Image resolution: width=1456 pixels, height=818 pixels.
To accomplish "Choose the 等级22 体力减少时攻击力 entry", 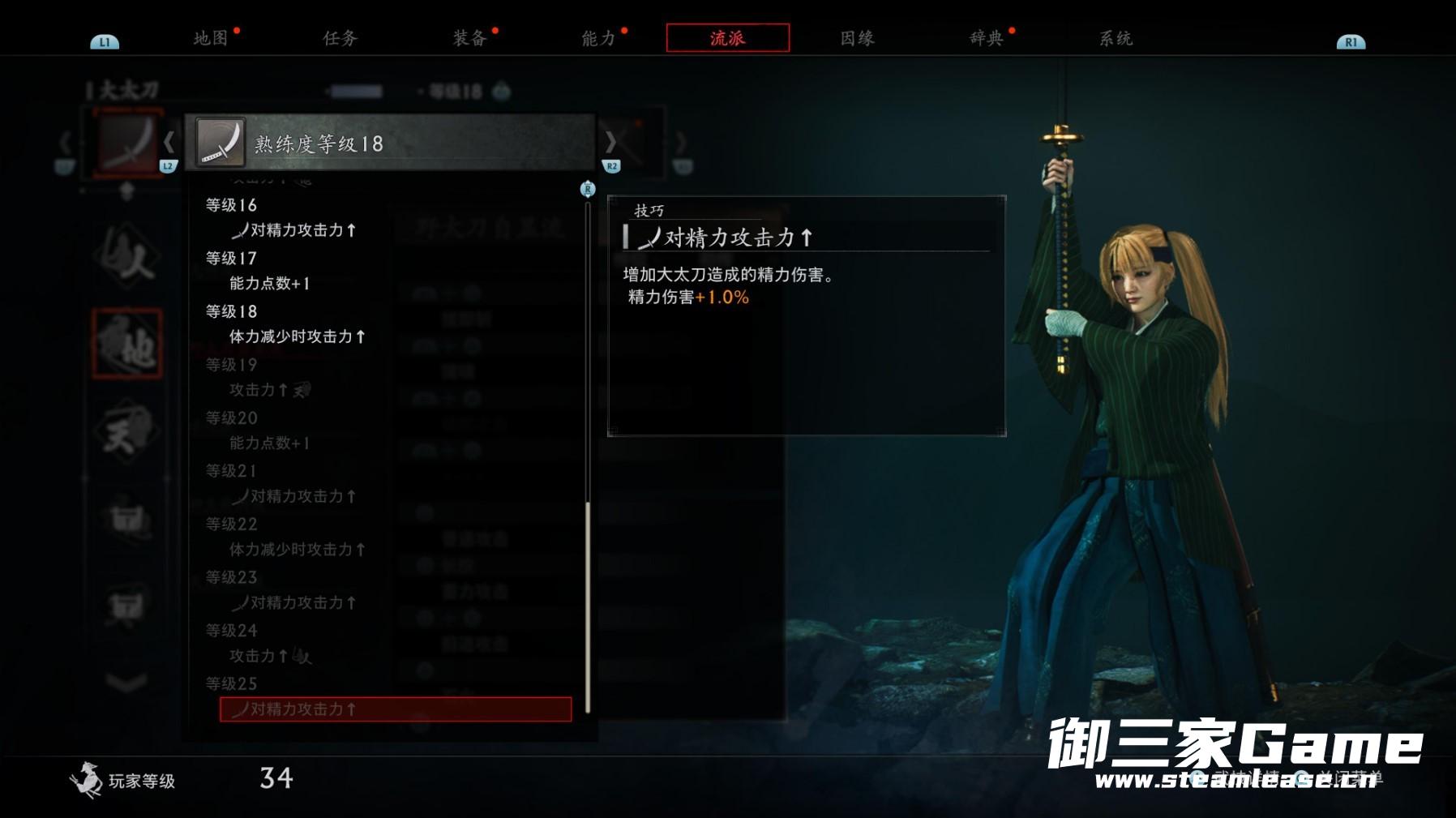I will (x=297, y=550).
